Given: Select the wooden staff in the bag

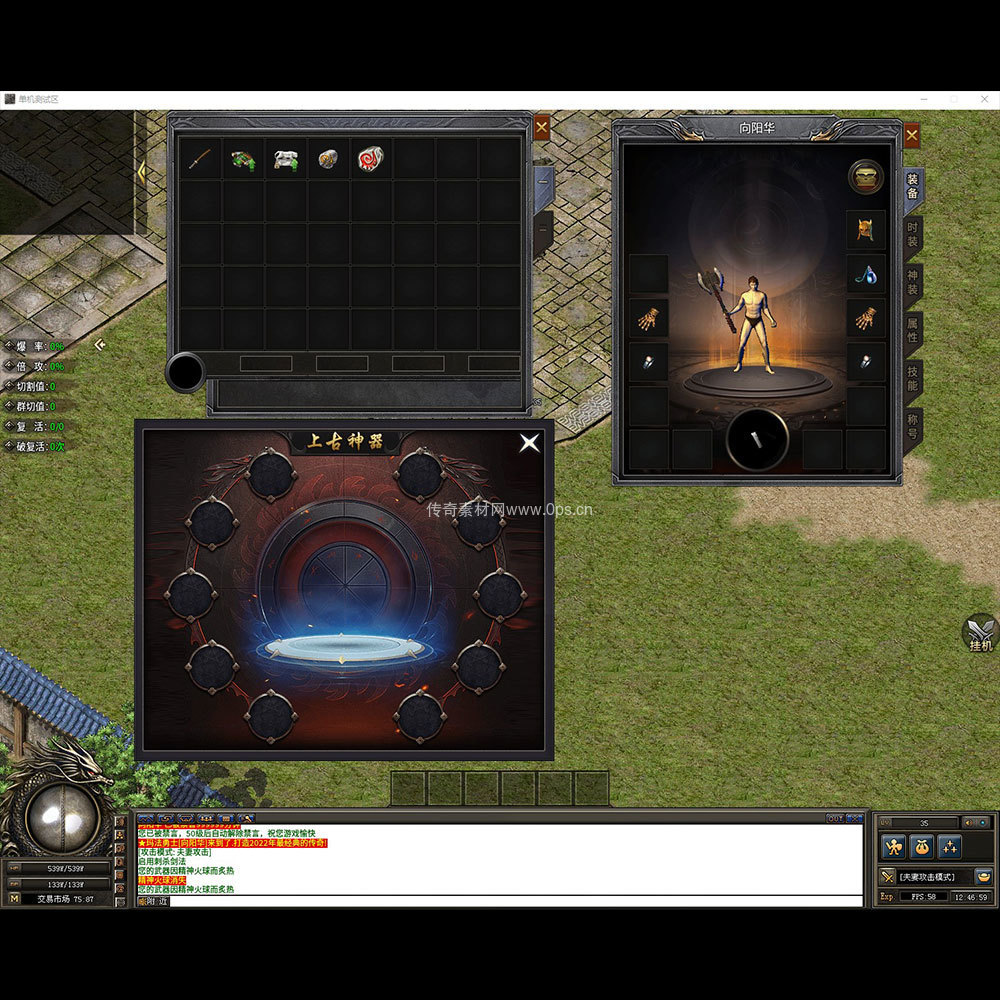Looking at the screenshot, I should pos(200,159).
